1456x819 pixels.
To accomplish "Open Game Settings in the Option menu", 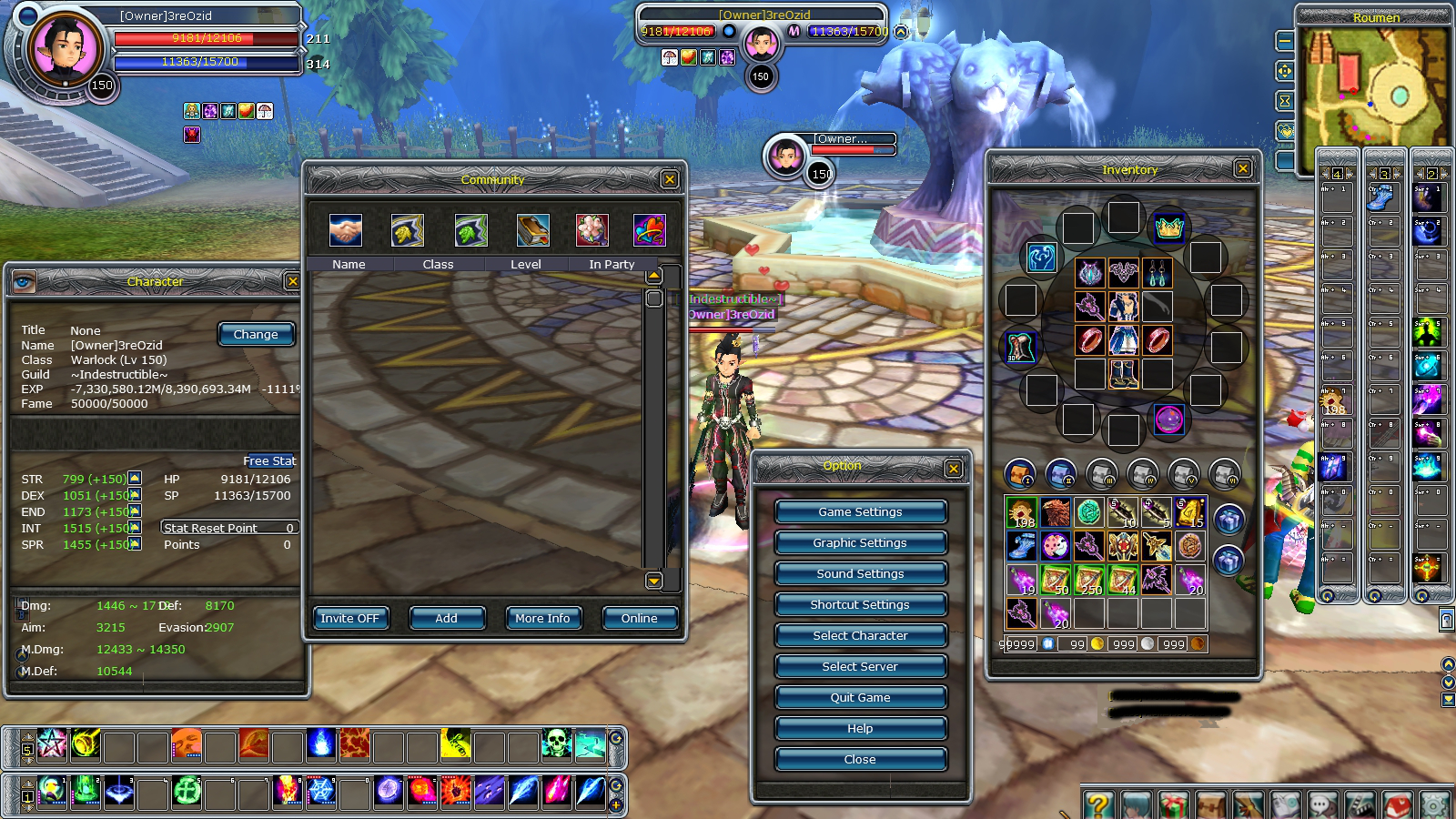I will click(x=860, y=512).
